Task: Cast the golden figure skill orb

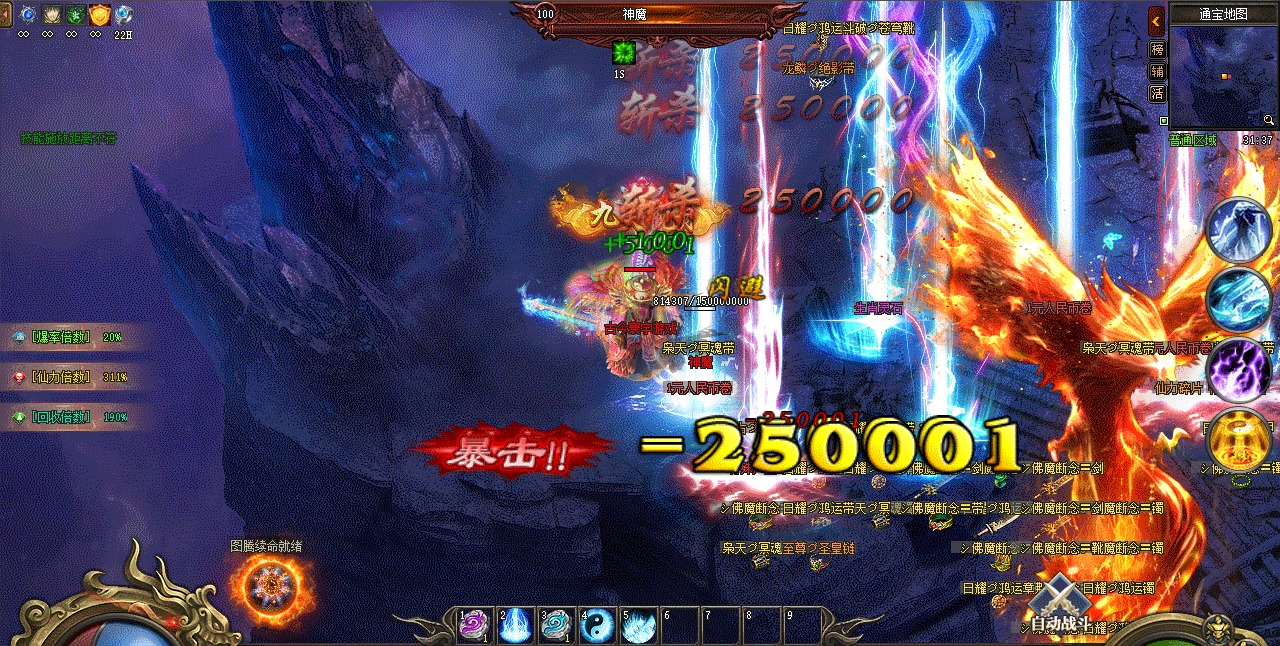Action: (1238, 438)
